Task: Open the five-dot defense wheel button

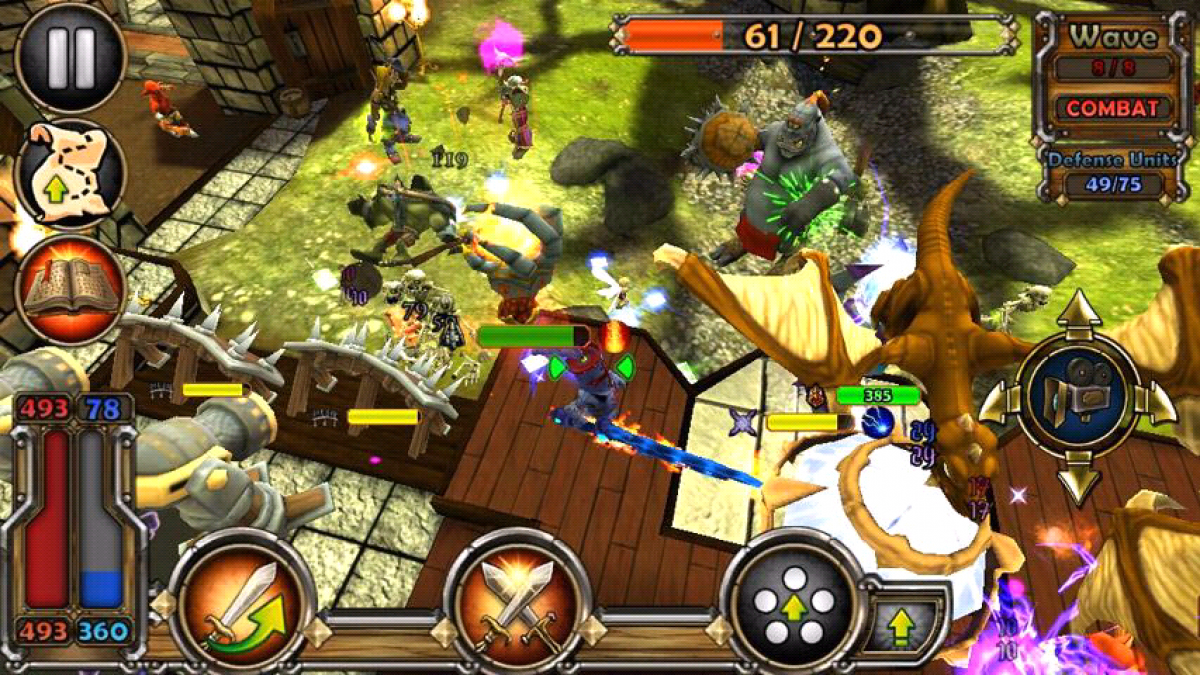Action: tap(793, 602)
